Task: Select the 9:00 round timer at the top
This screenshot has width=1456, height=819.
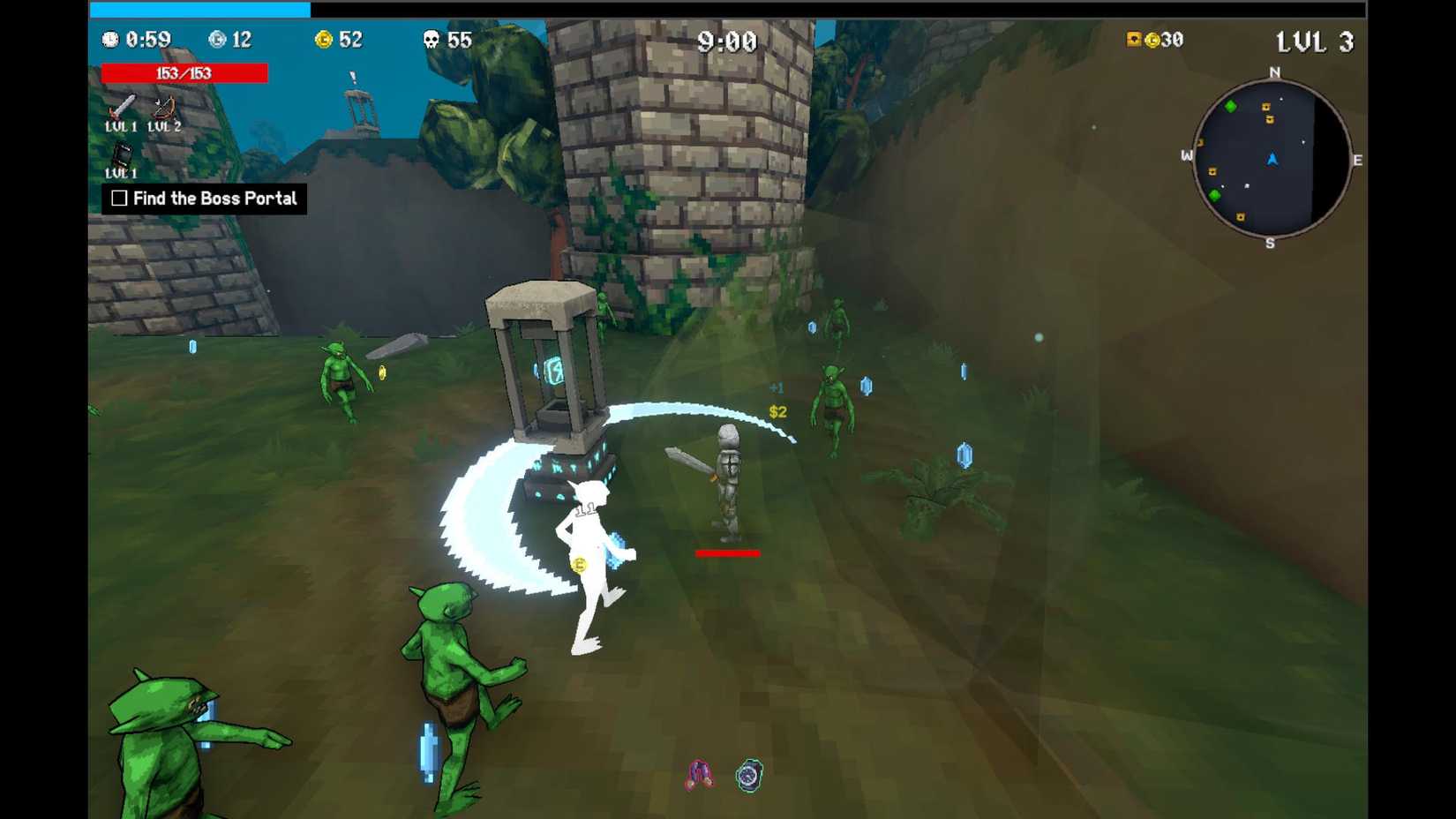Action: point(726,41)
